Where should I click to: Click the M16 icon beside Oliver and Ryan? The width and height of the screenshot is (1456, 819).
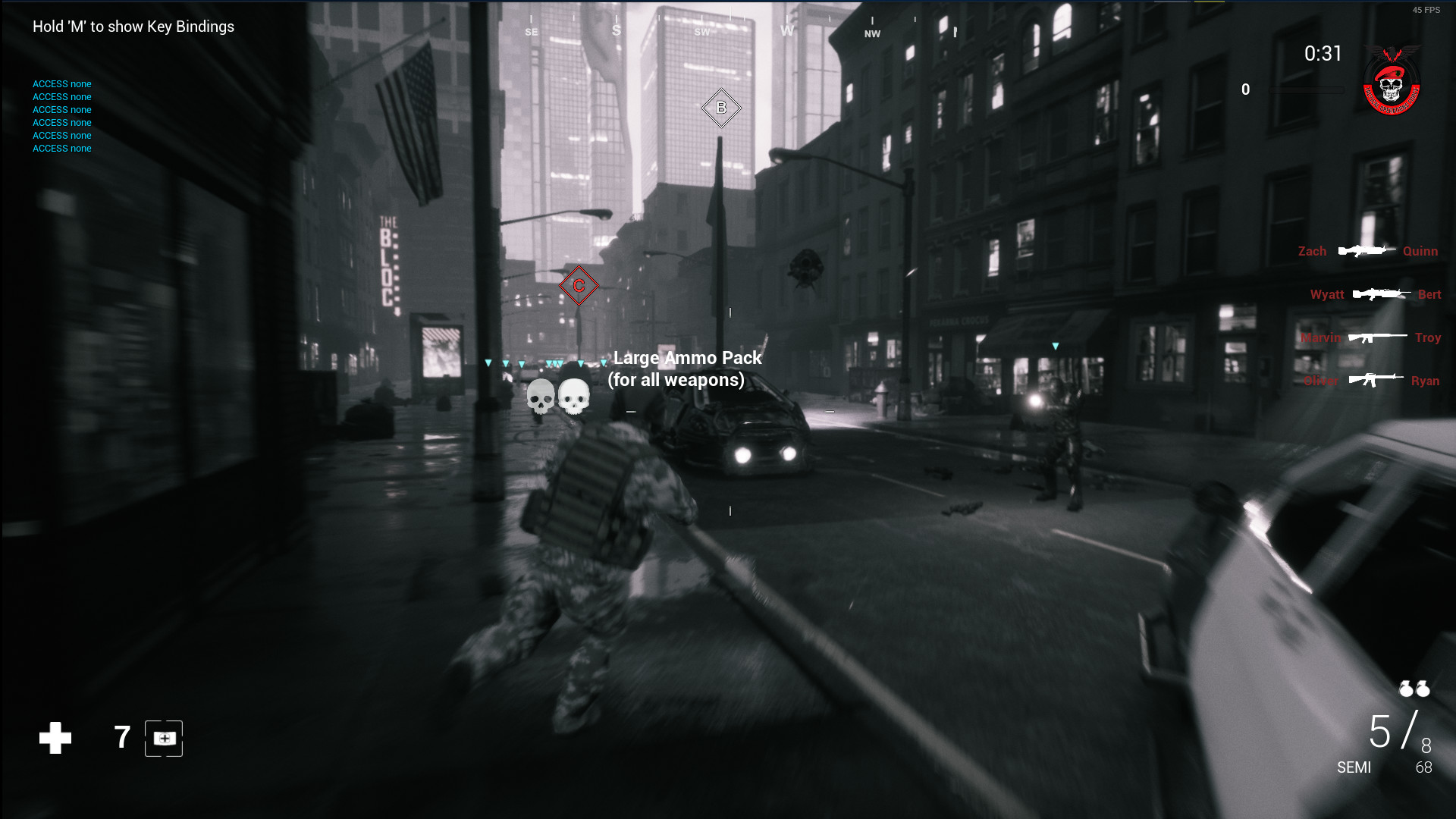coord(1378,380)
